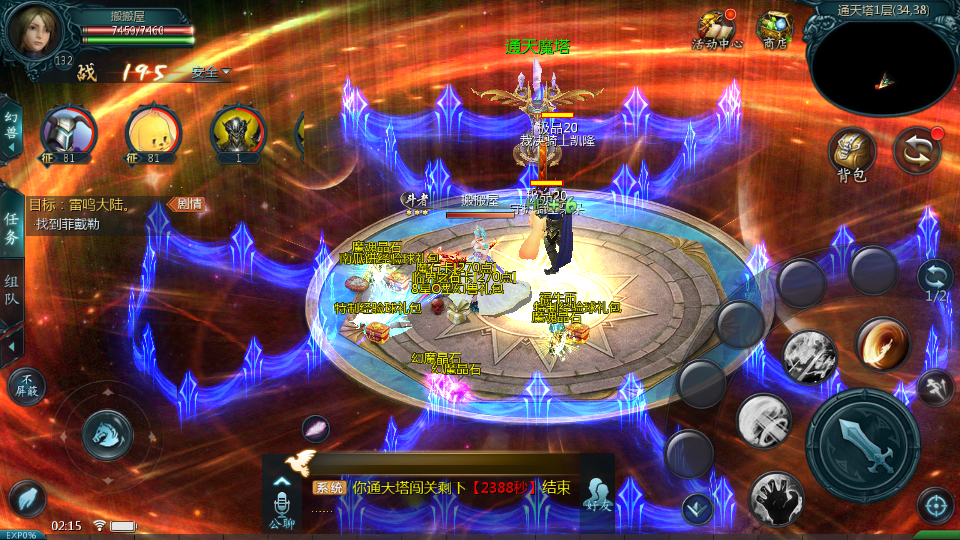Switch to the 组队 team tab
The image size is (960, 540).
[x=11, y=293]
